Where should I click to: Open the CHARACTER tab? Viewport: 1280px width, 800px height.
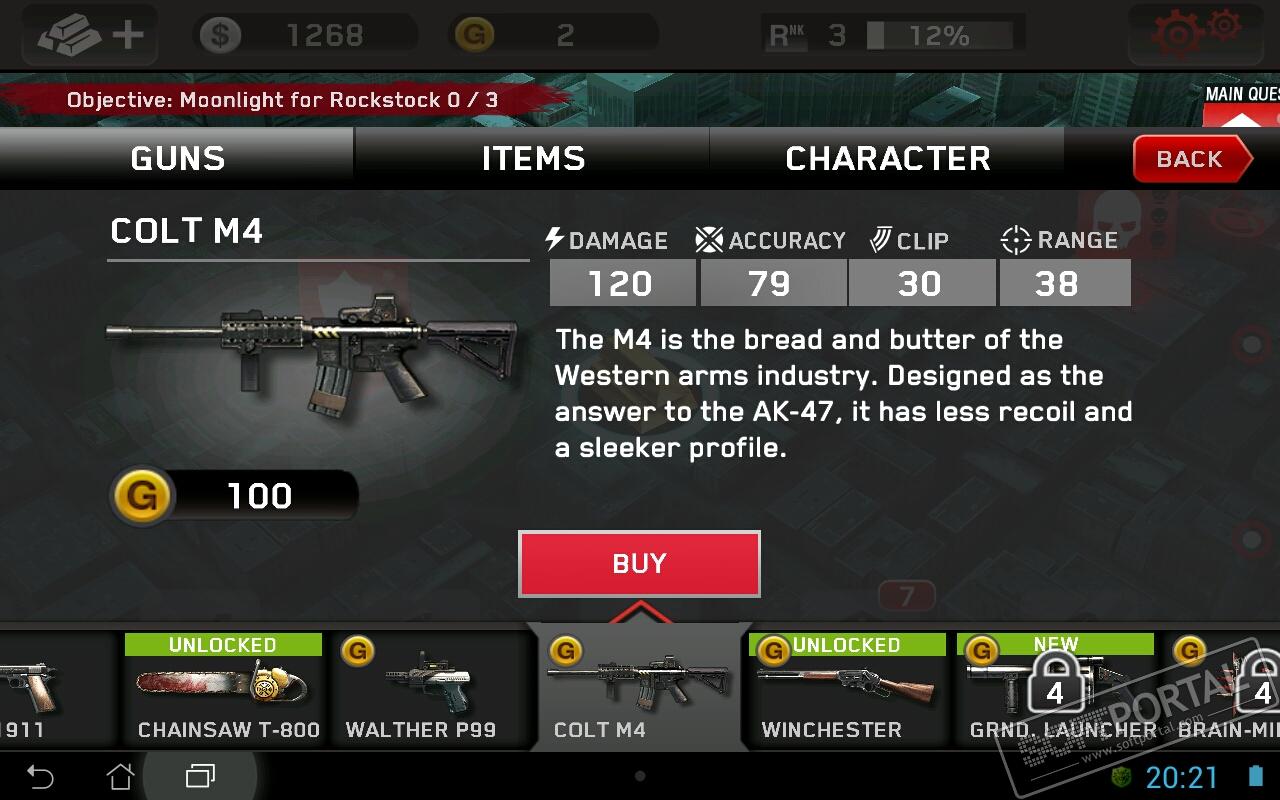887,159
